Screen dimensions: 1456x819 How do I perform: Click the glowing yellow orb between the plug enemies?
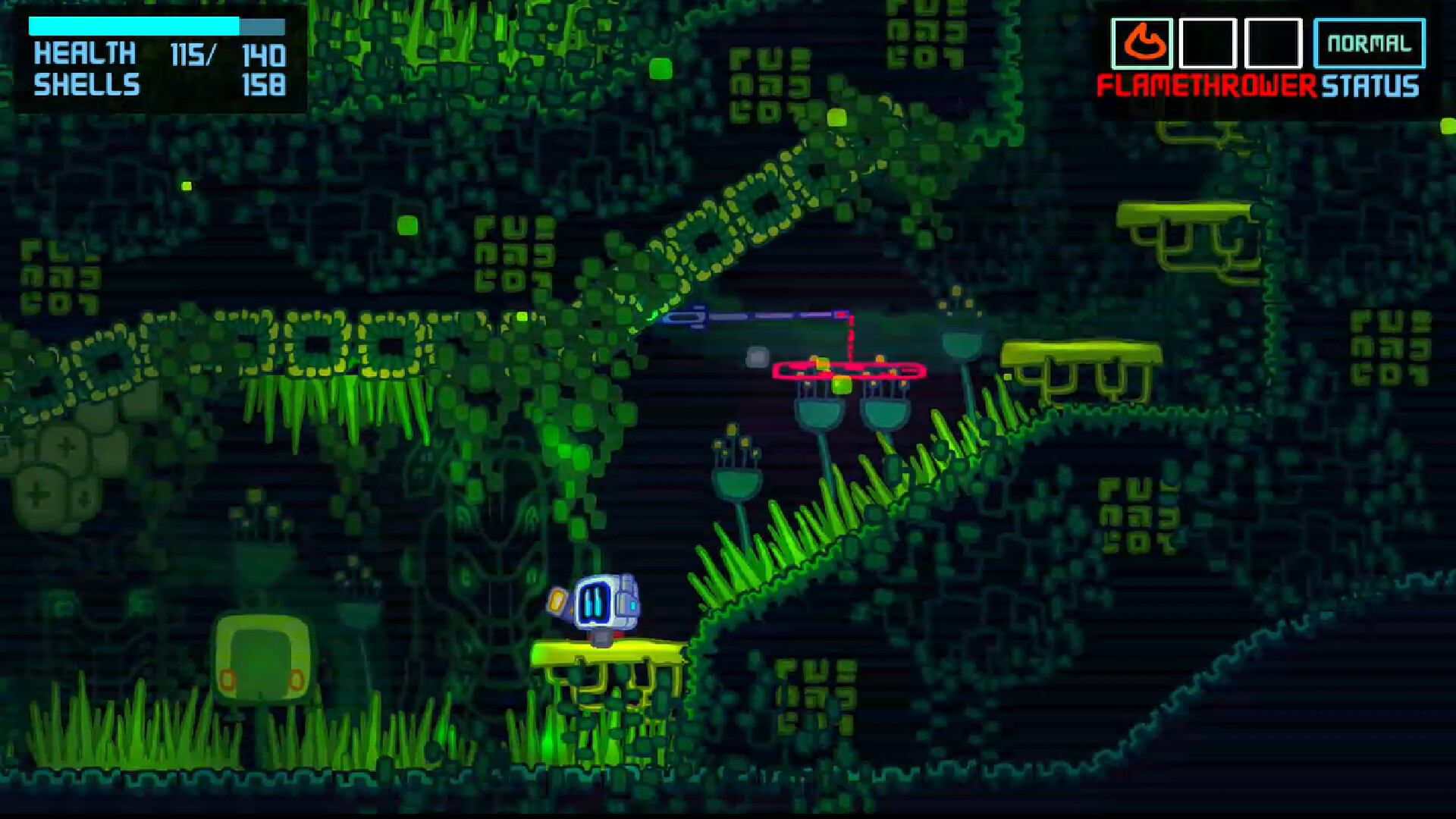842,385
